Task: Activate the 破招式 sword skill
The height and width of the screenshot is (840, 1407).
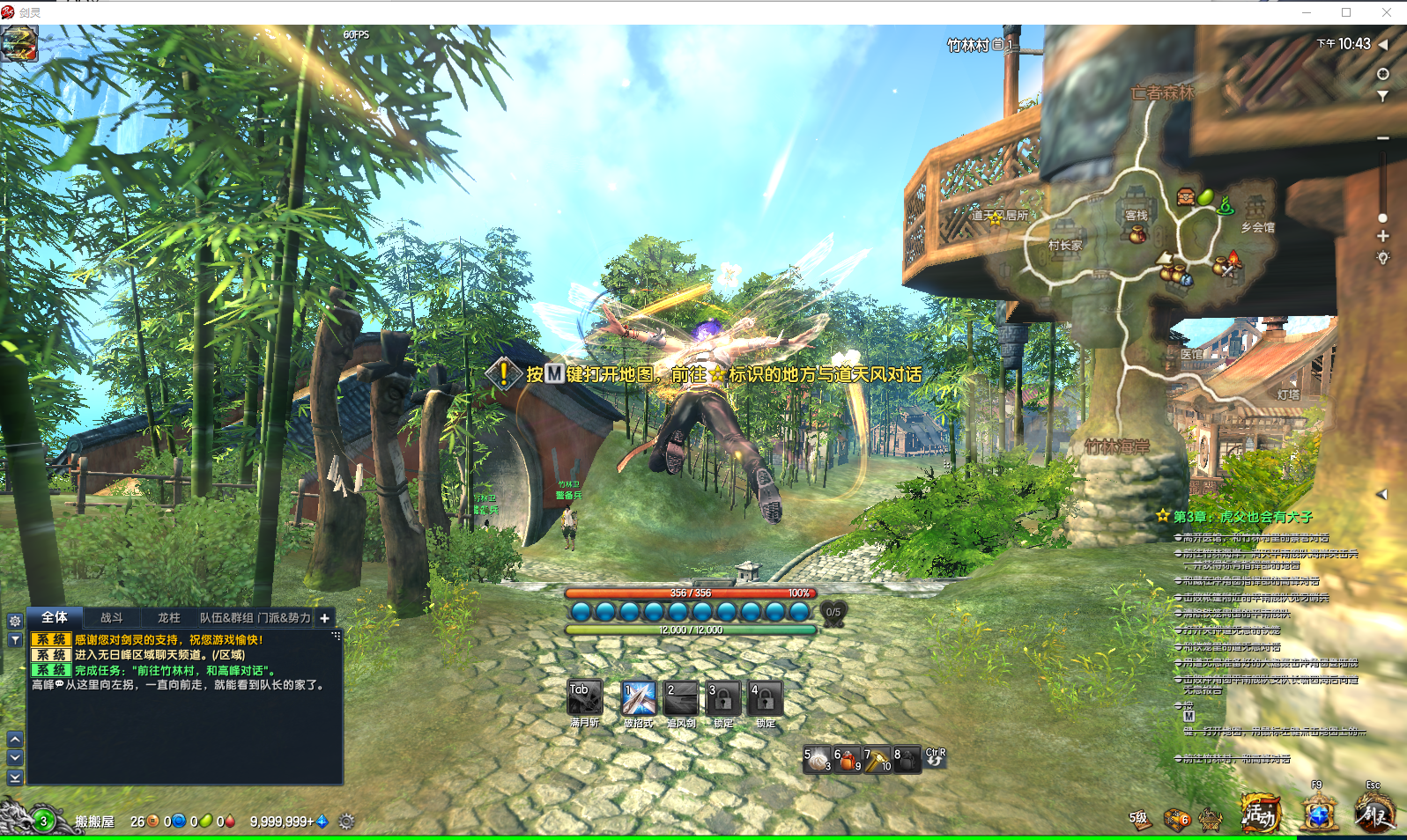Action: (639, 699)
